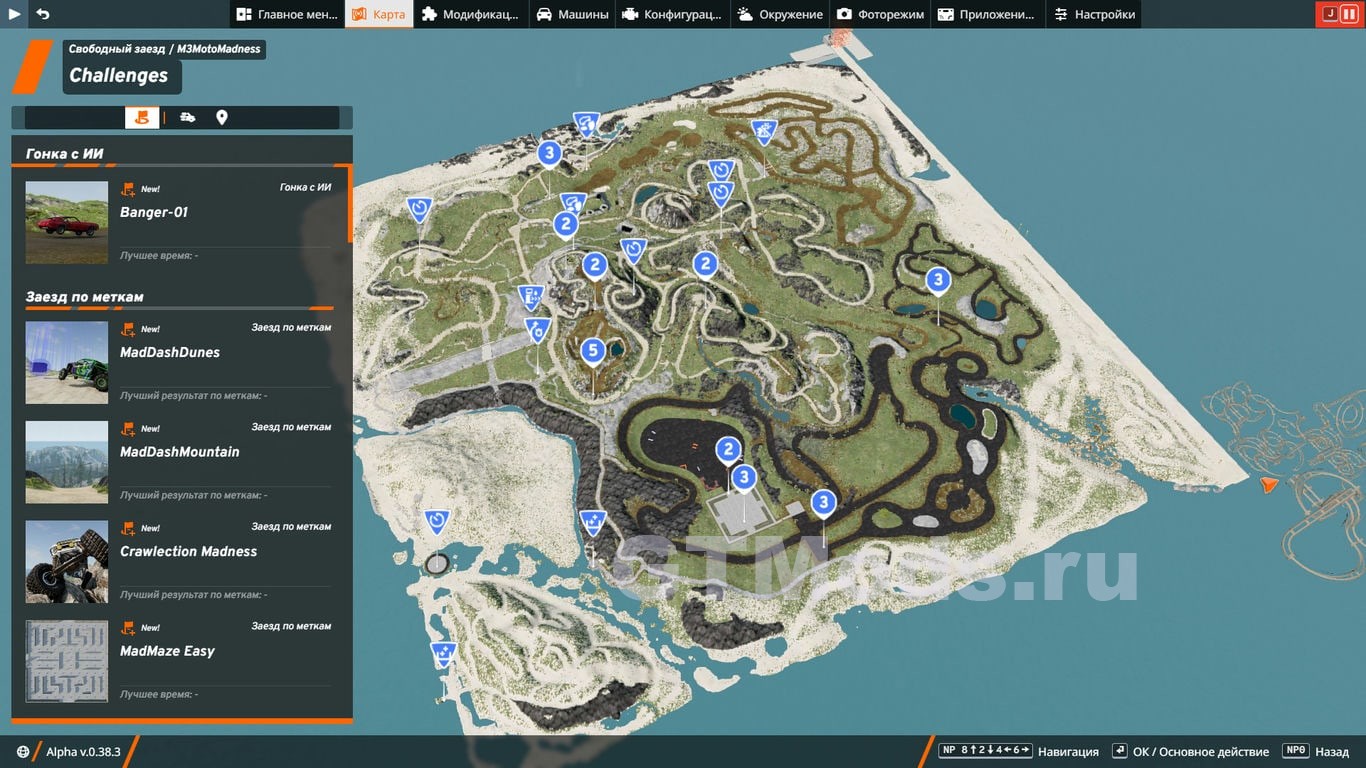This screenshot has width=1366, height=768.
Task: Open the Главное меню tab
Action: (286, 14)
